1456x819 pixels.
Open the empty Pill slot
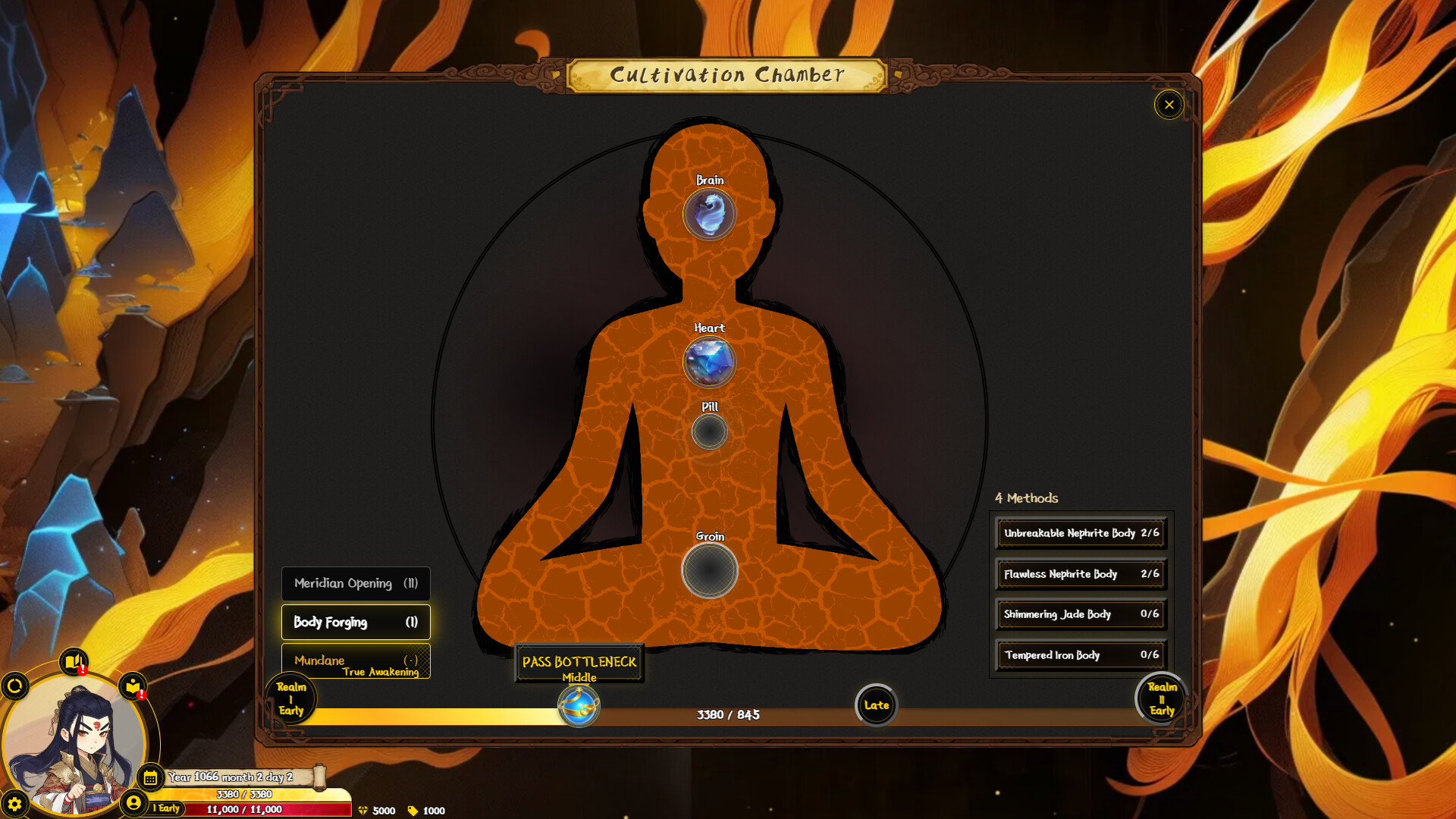tap(709, 432)
